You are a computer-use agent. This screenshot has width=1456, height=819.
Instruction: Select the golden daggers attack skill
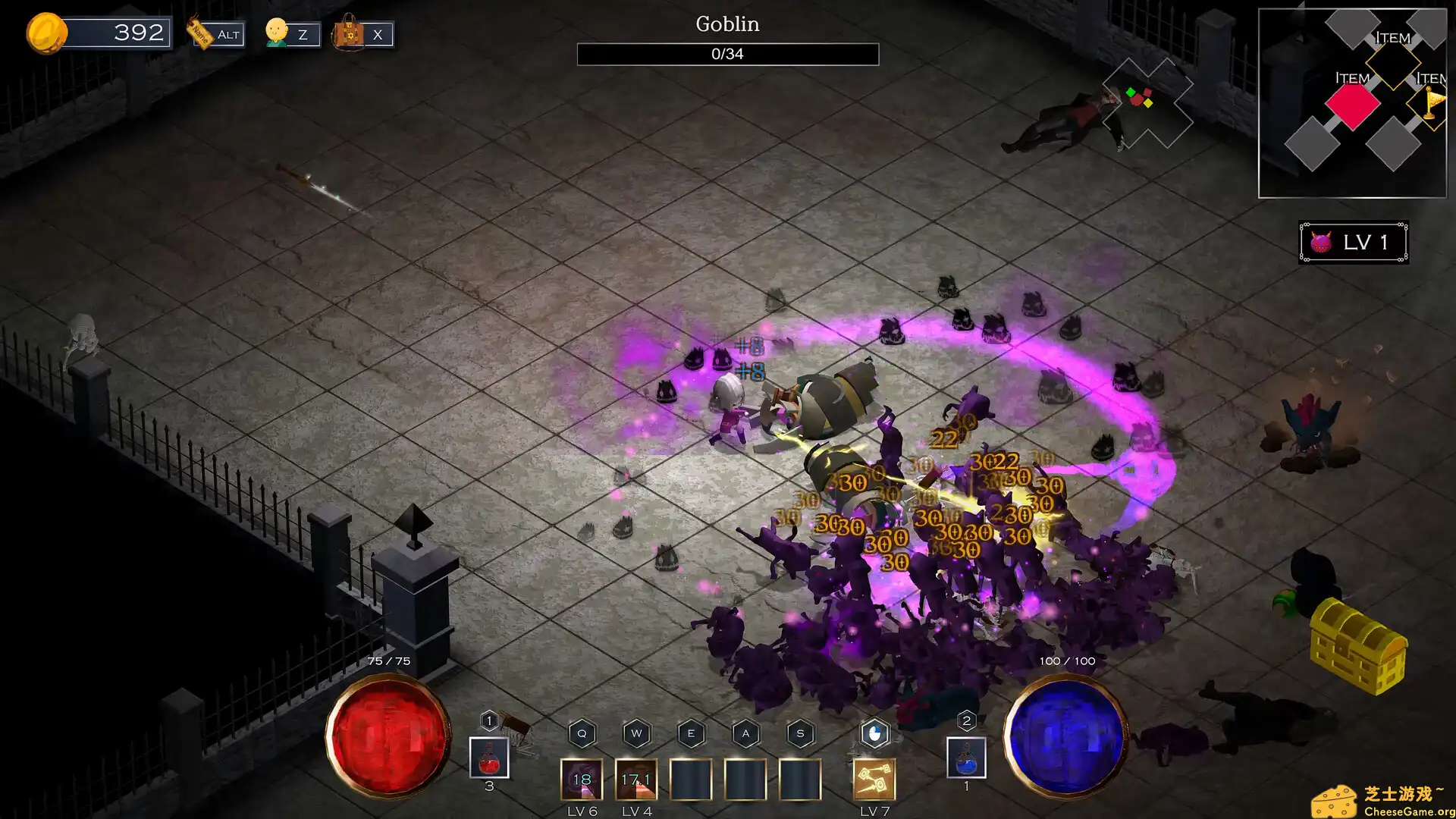874,780
